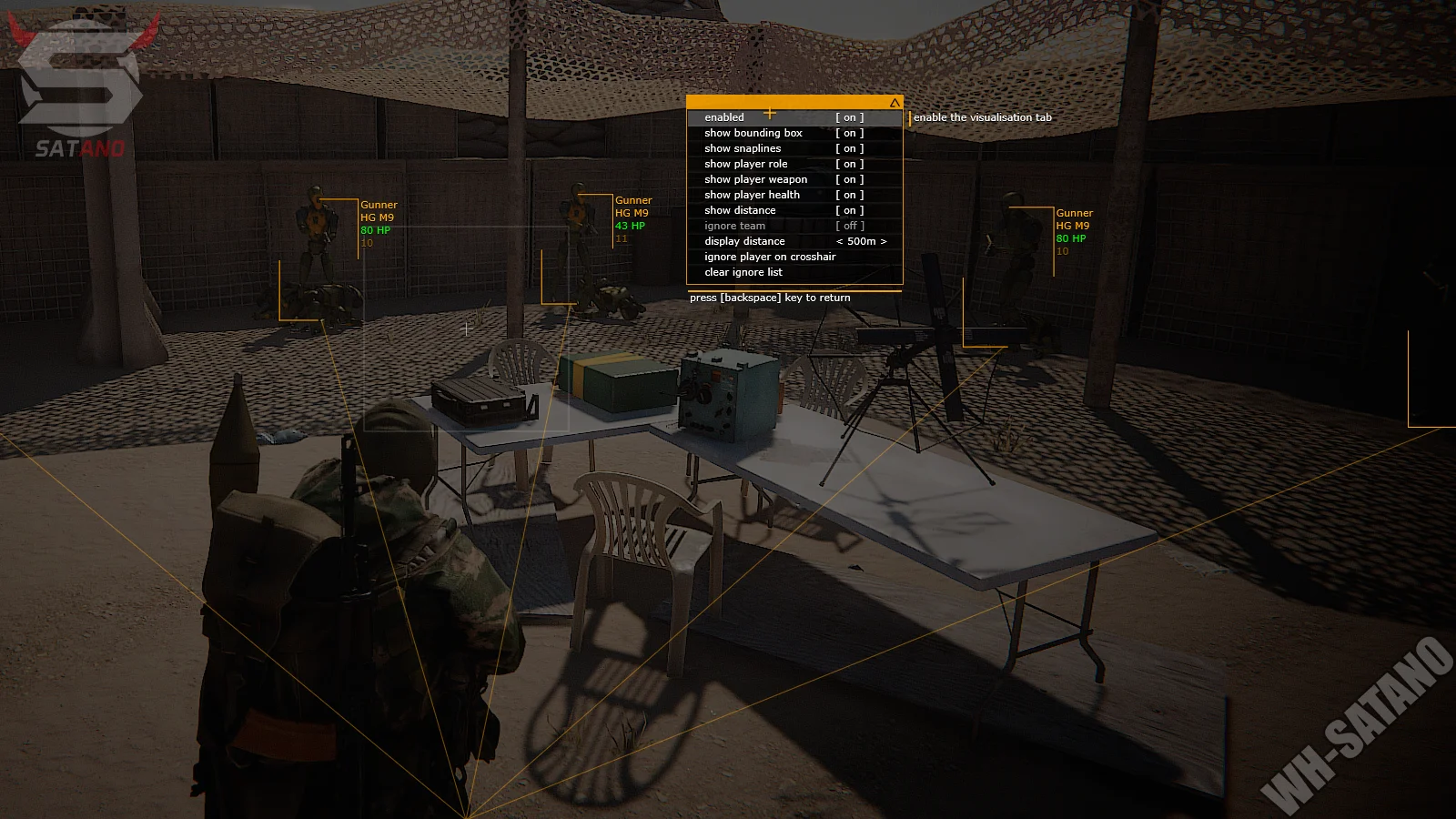Viewport: 1456px width, 819px height.
Task: Toggle 'show player weapon' option
Action: tap(849, 179)
